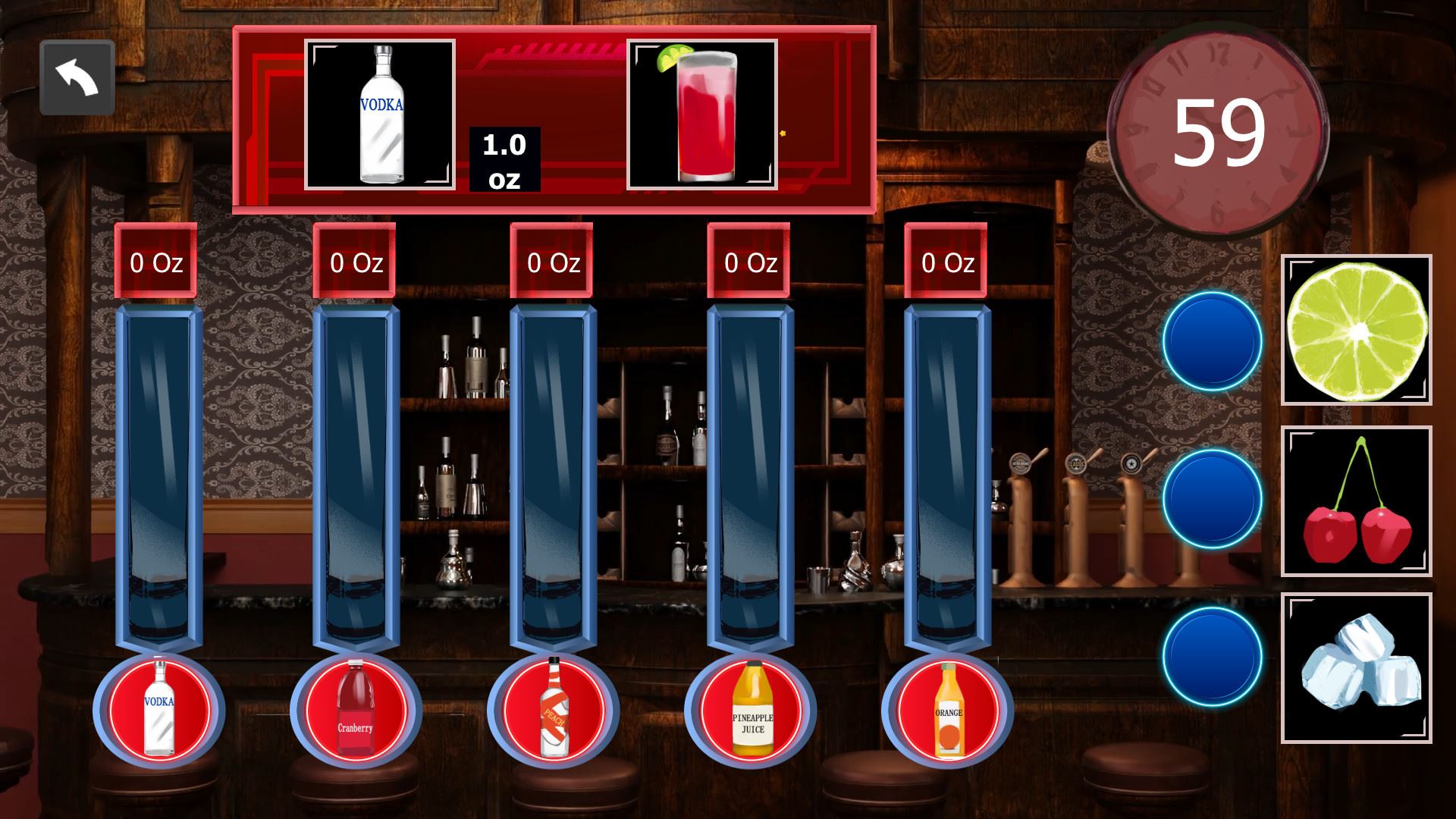1456x819 pixels.
Task: Click the back arrow button
Action: 77,78
